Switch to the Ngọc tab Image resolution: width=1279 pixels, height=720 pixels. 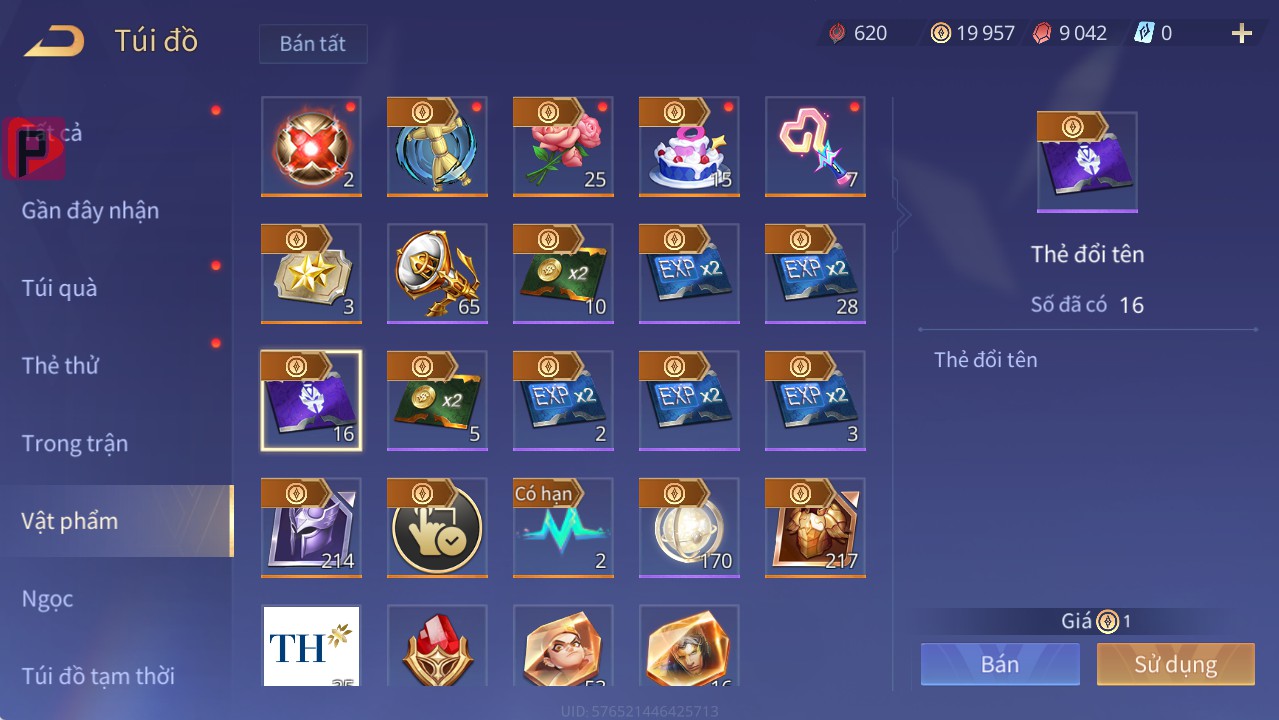[48, 599]
